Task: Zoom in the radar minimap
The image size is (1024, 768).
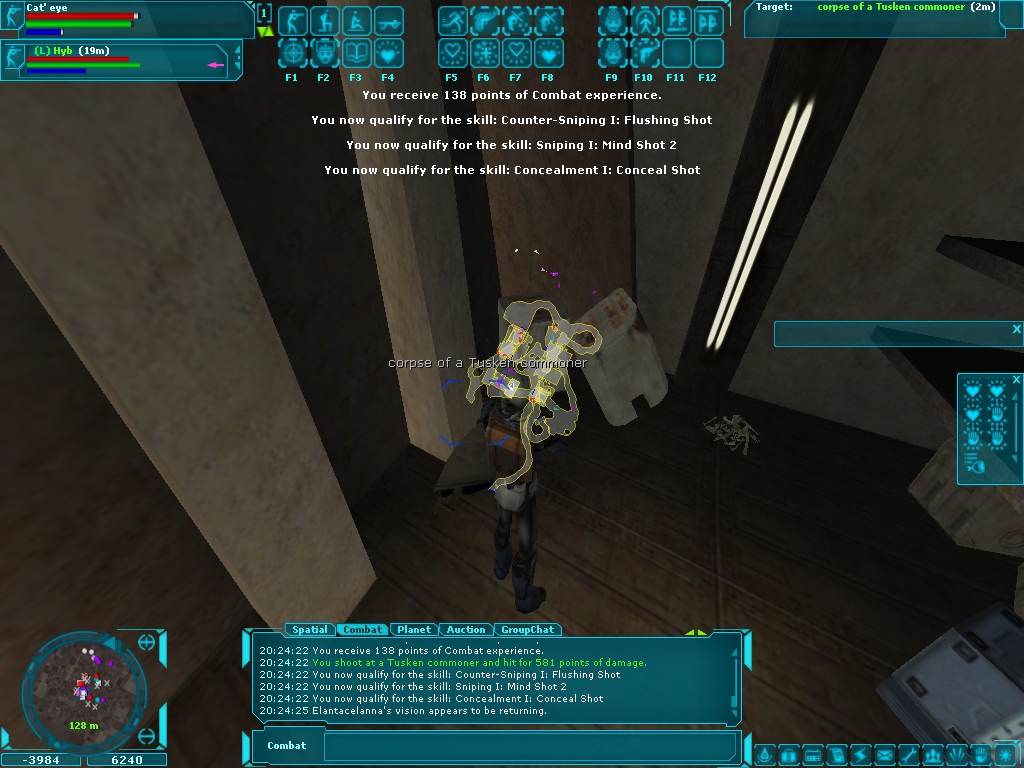Action: [147, 642]
